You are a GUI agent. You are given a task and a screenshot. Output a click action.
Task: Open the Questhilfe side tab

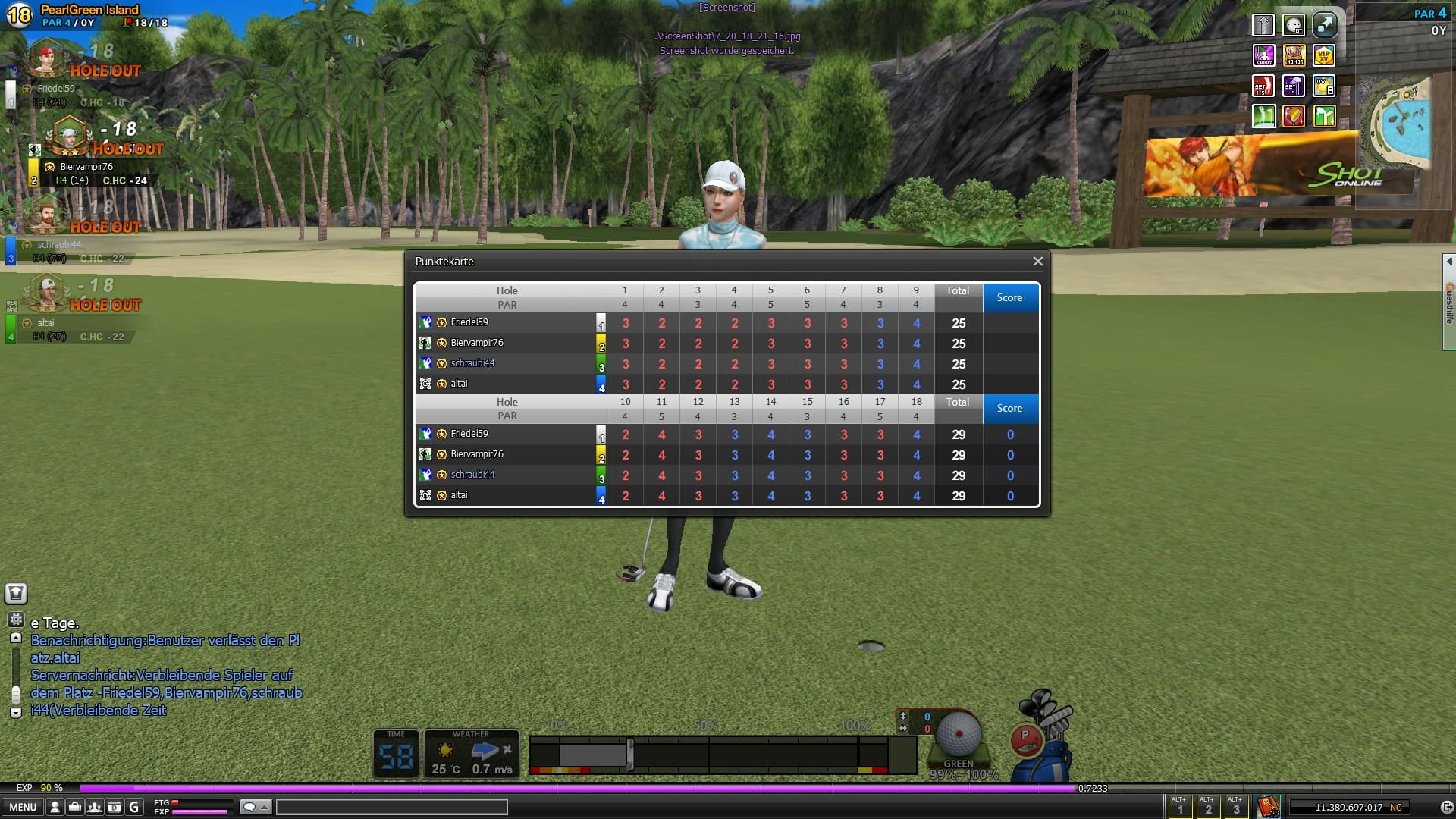click(1449, 302)
